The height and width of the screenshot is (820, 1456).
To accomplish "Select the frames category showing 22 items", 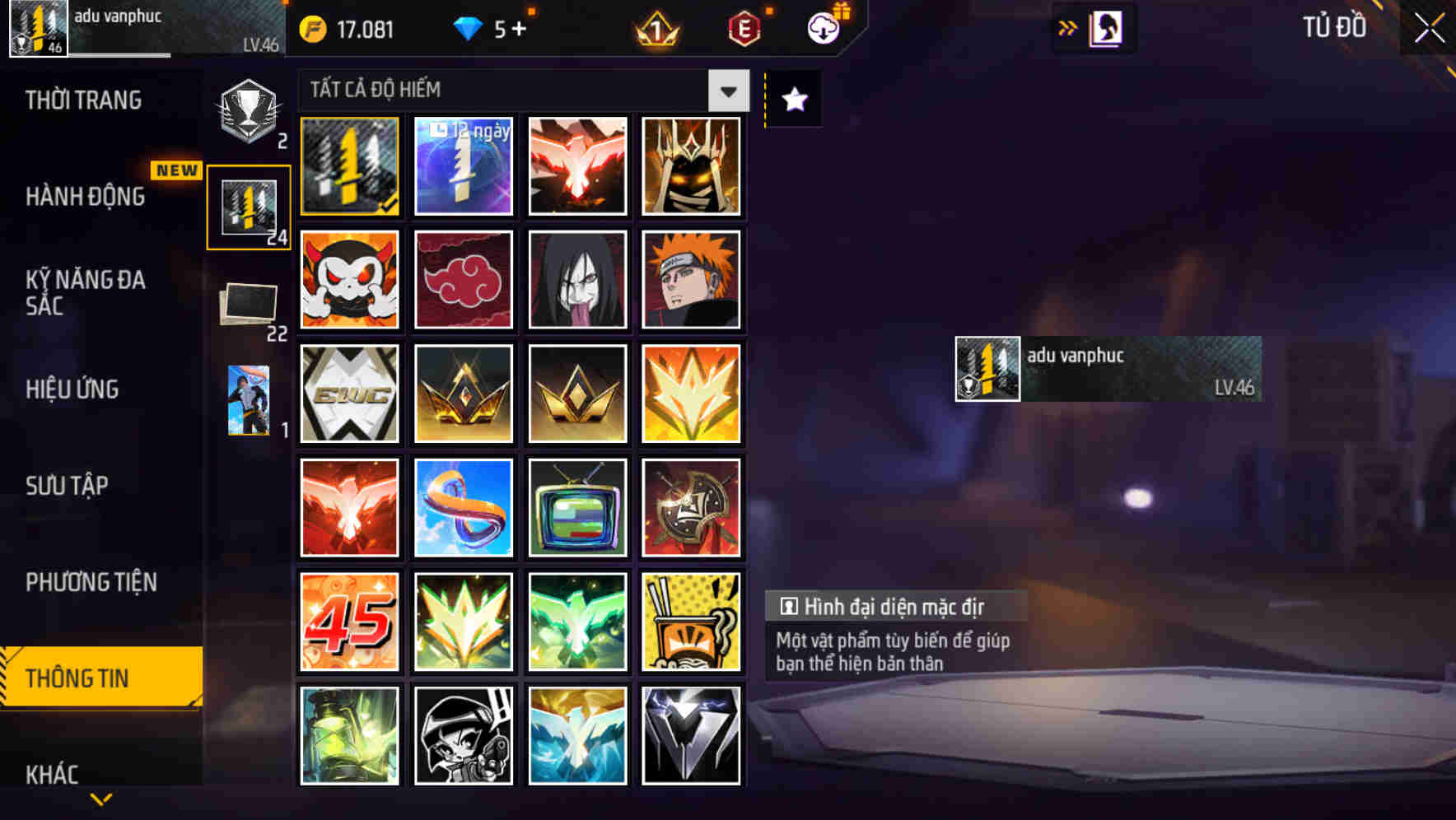I will click(249, 304).
